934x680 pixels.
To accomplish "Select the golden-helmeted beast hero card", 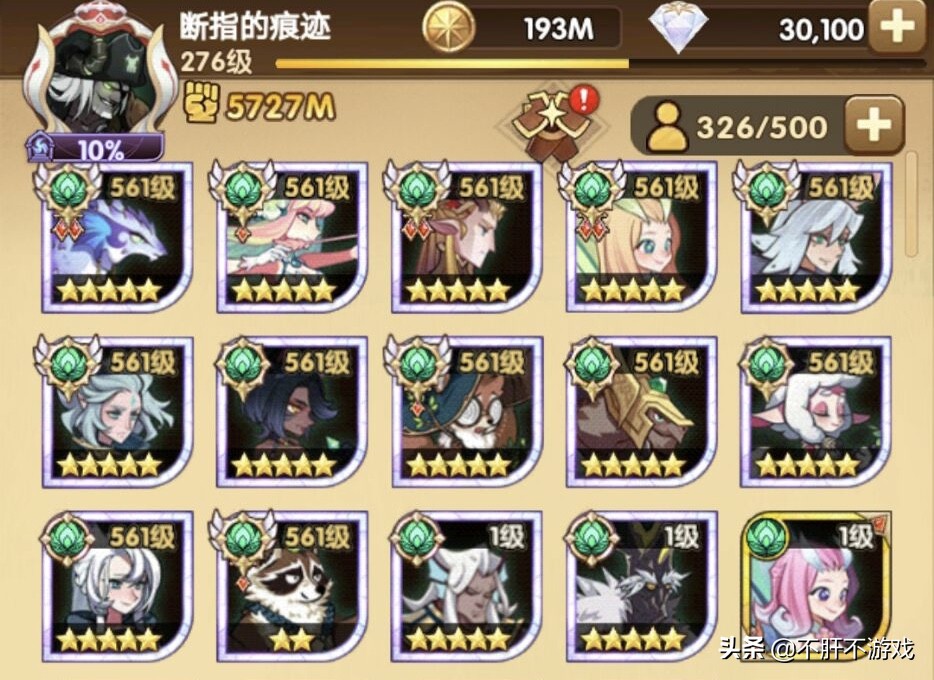I will pos(641,412).
